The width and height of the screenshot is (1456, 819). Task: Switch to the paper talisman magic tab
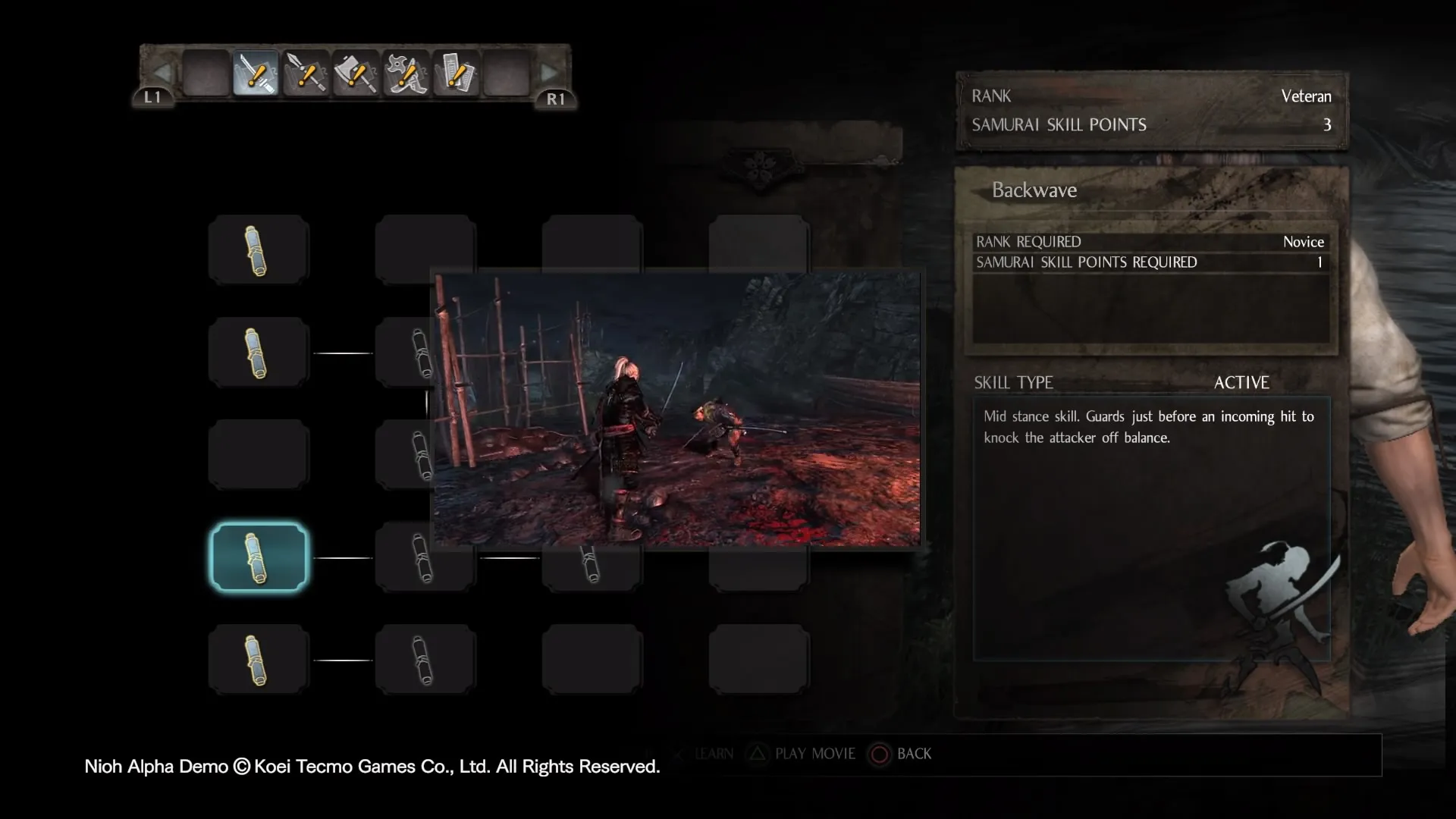(456, 74)
